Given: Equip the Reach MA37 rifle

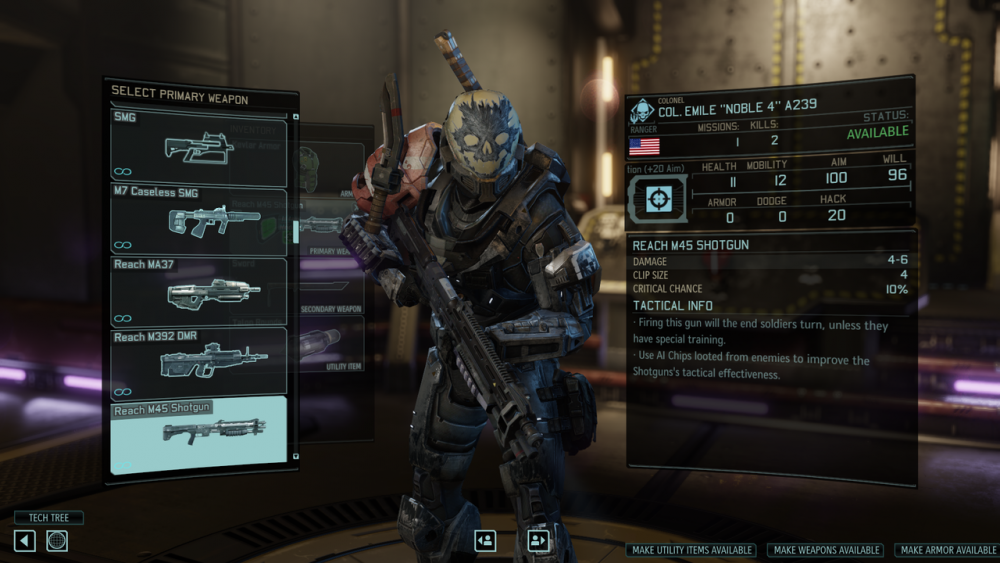Looking at the screenshot, I should (x=199, y=291).
